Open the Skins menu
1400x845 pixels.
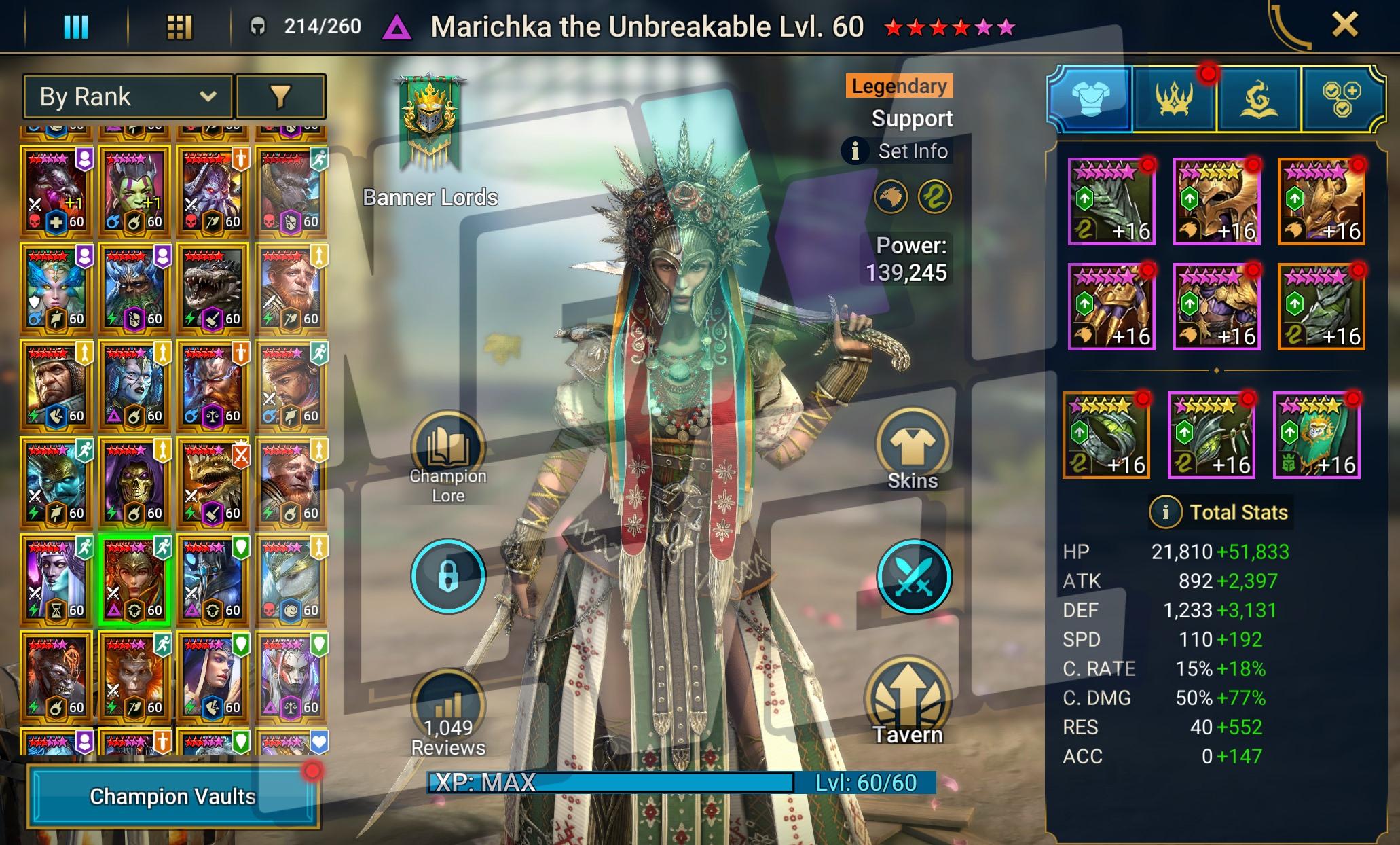tap(913, 450)
